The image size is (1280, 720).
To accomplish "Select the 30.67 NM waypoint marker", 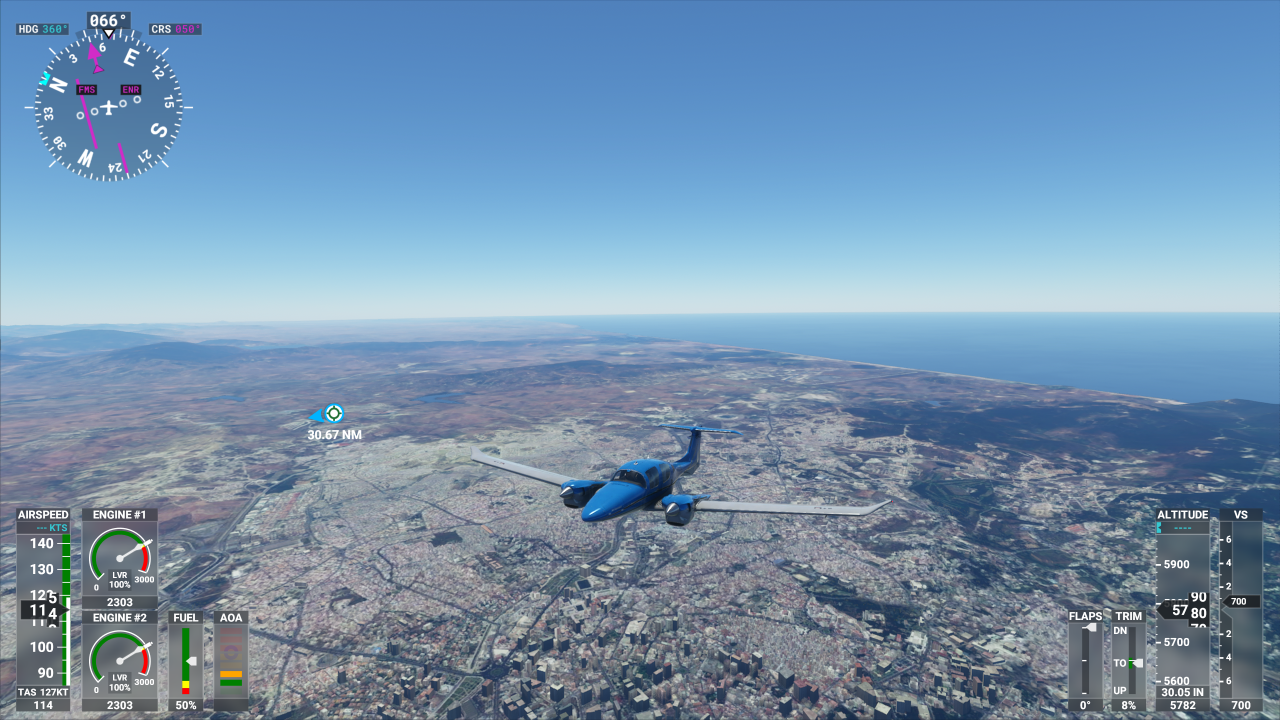I will 333,413.
